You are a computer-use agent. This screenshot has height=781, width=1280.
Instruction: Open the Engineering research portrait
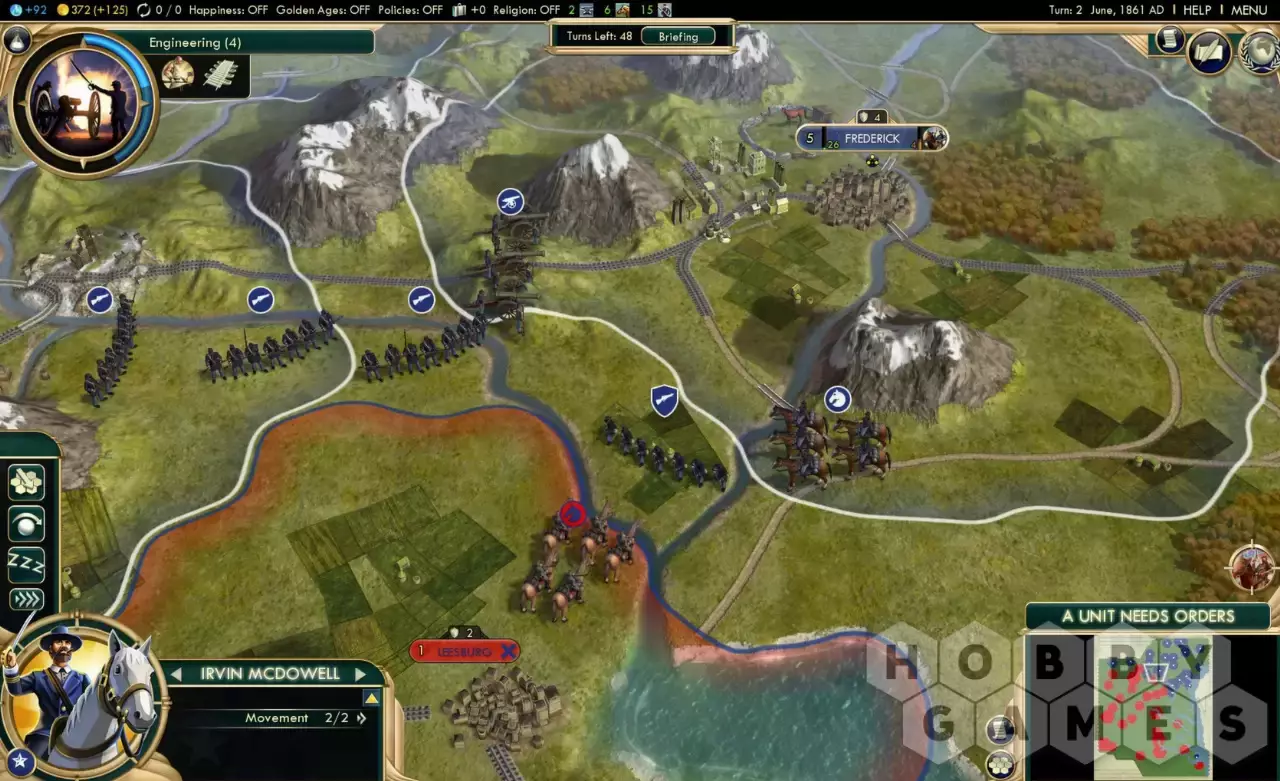point(82,100)
